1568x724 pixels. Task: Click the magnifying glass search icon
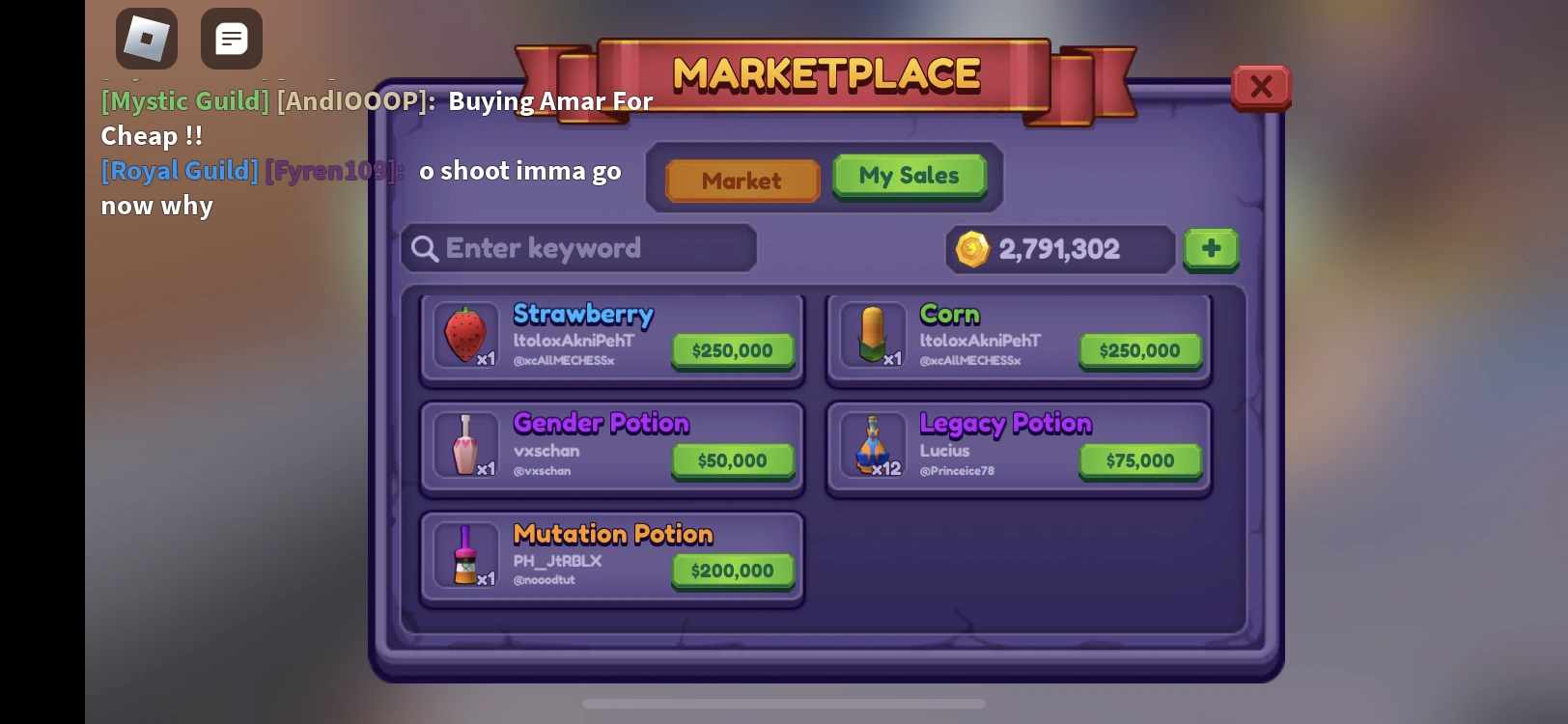click(425, 249)
